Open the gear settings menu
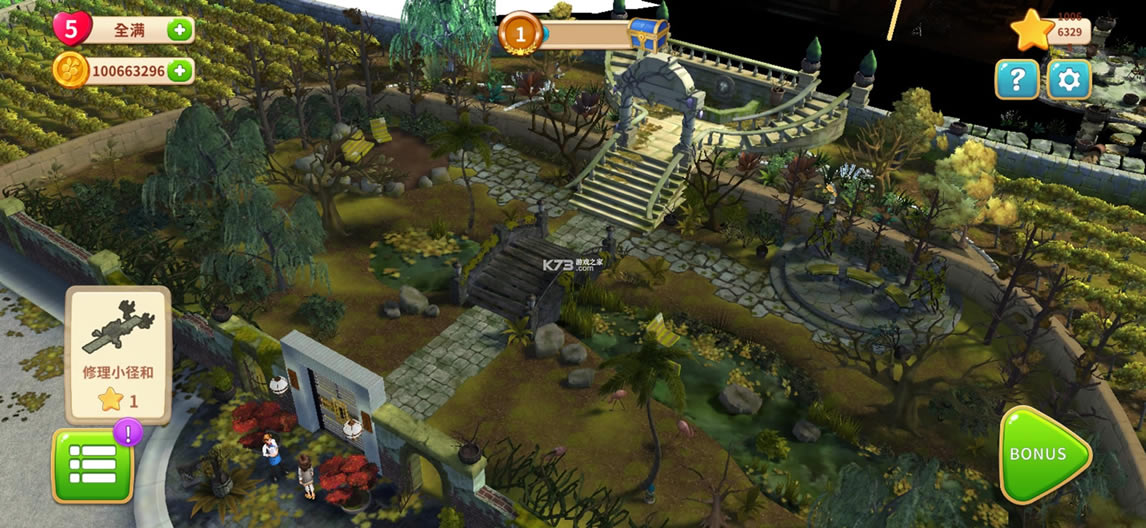This screenshot has height=528, width=1146. click(x=1068, y=79)
